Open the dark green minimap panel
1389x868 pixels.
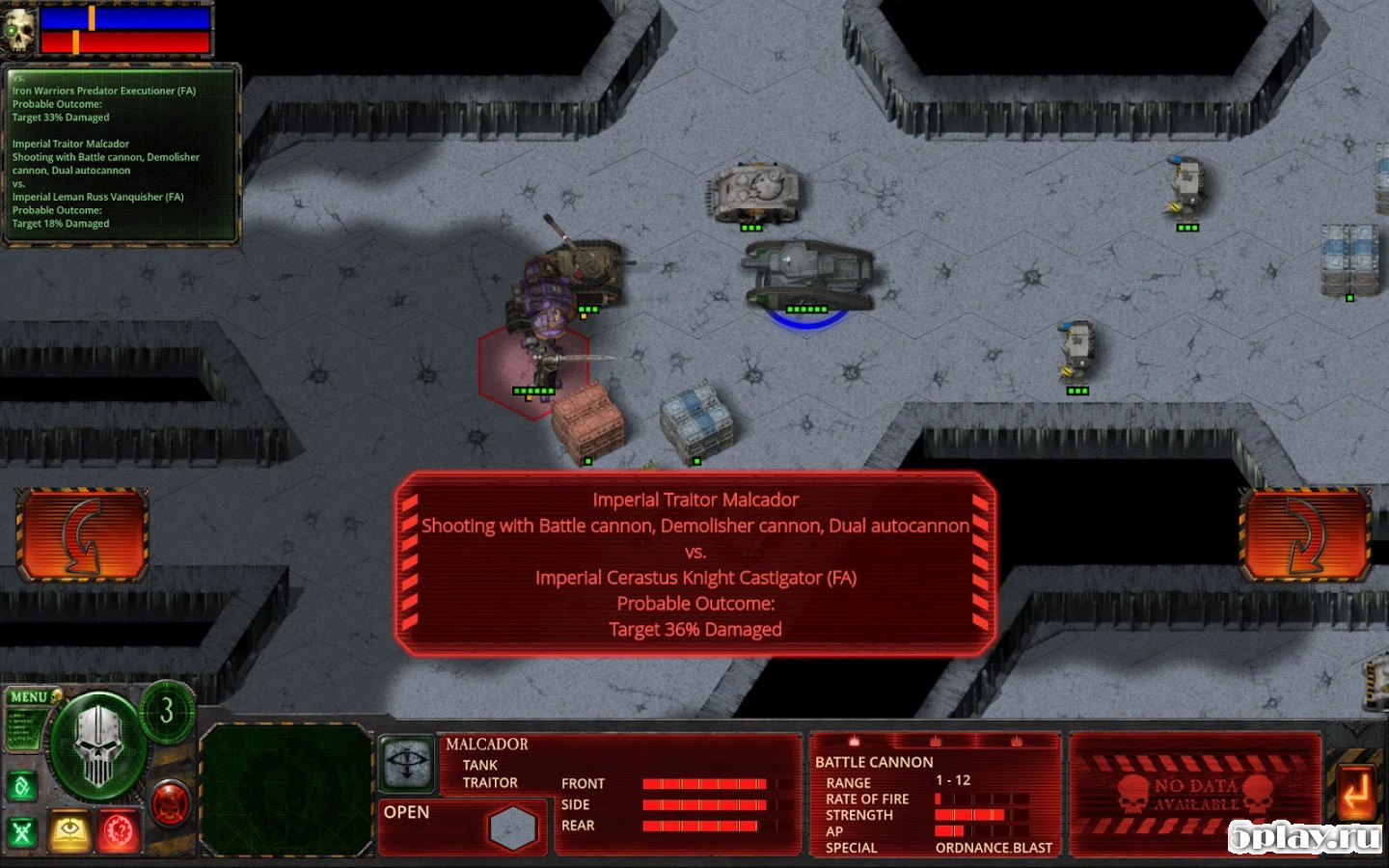pyautogui.click(x=286, y=788)
